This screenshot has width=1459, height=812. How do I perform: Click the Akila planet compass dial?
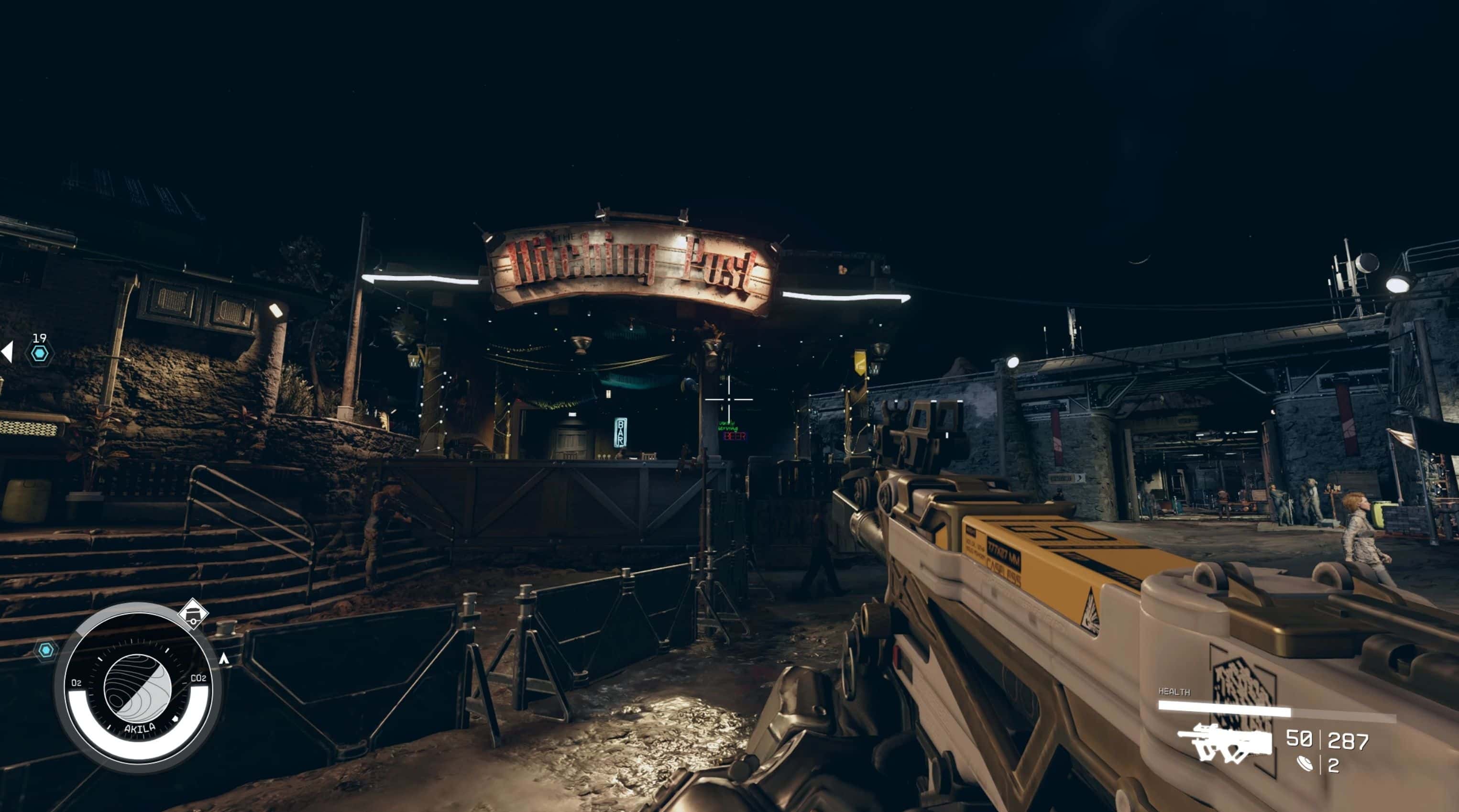click(138, 689)
